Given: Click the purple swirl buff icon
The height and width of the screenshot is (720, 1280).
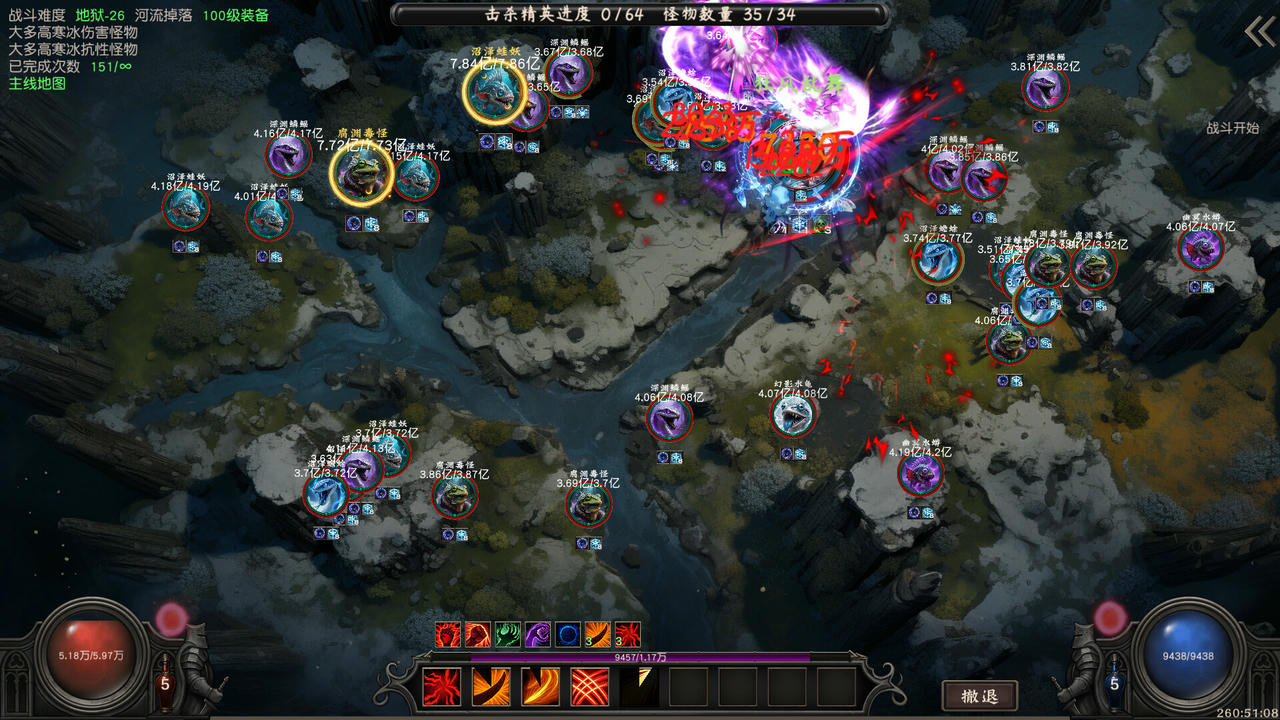Looking at the screenshot, I should click(x=537, y=633).
